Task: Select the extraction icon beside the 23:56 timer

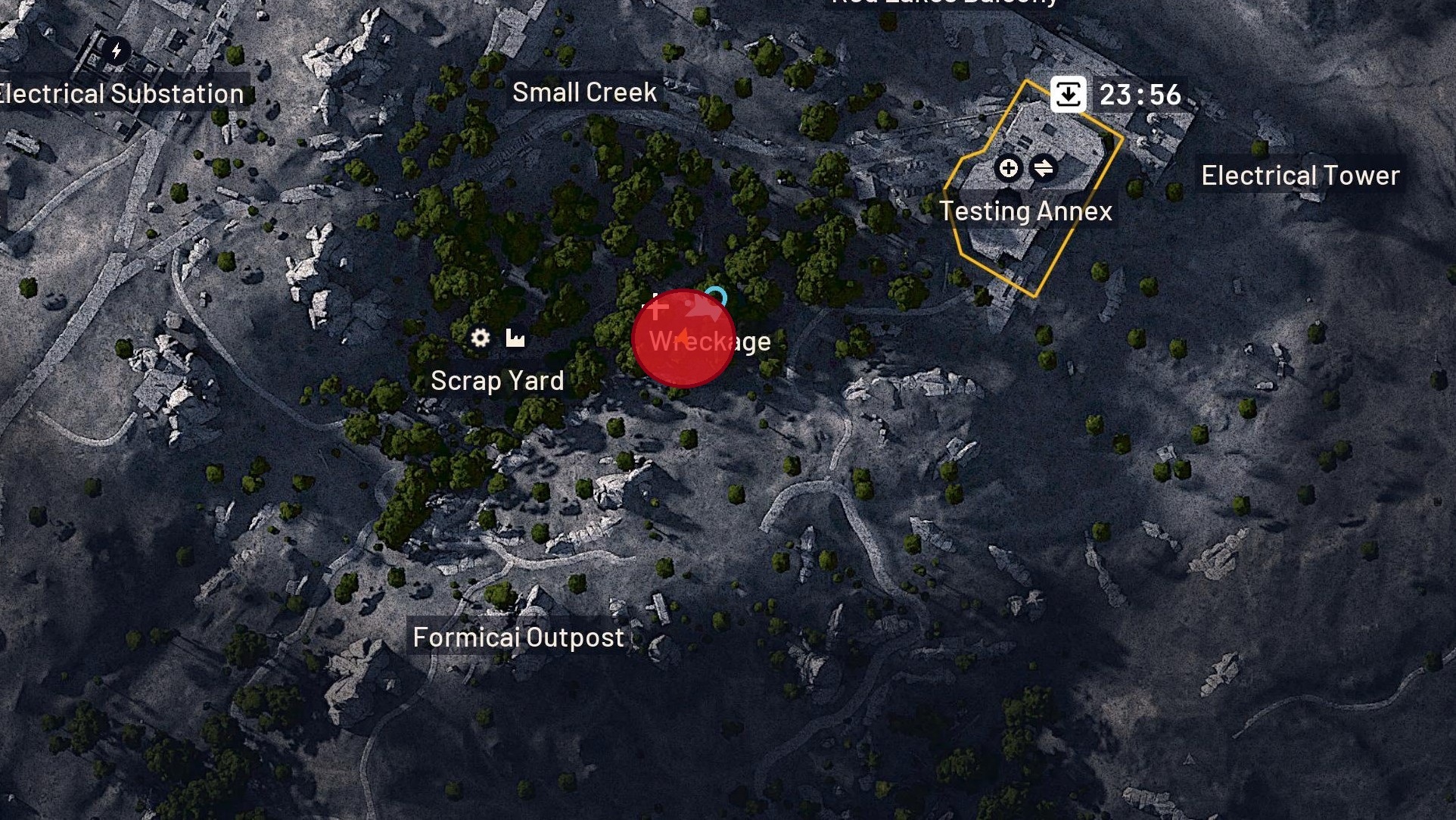Action: tap(1068, 95)
